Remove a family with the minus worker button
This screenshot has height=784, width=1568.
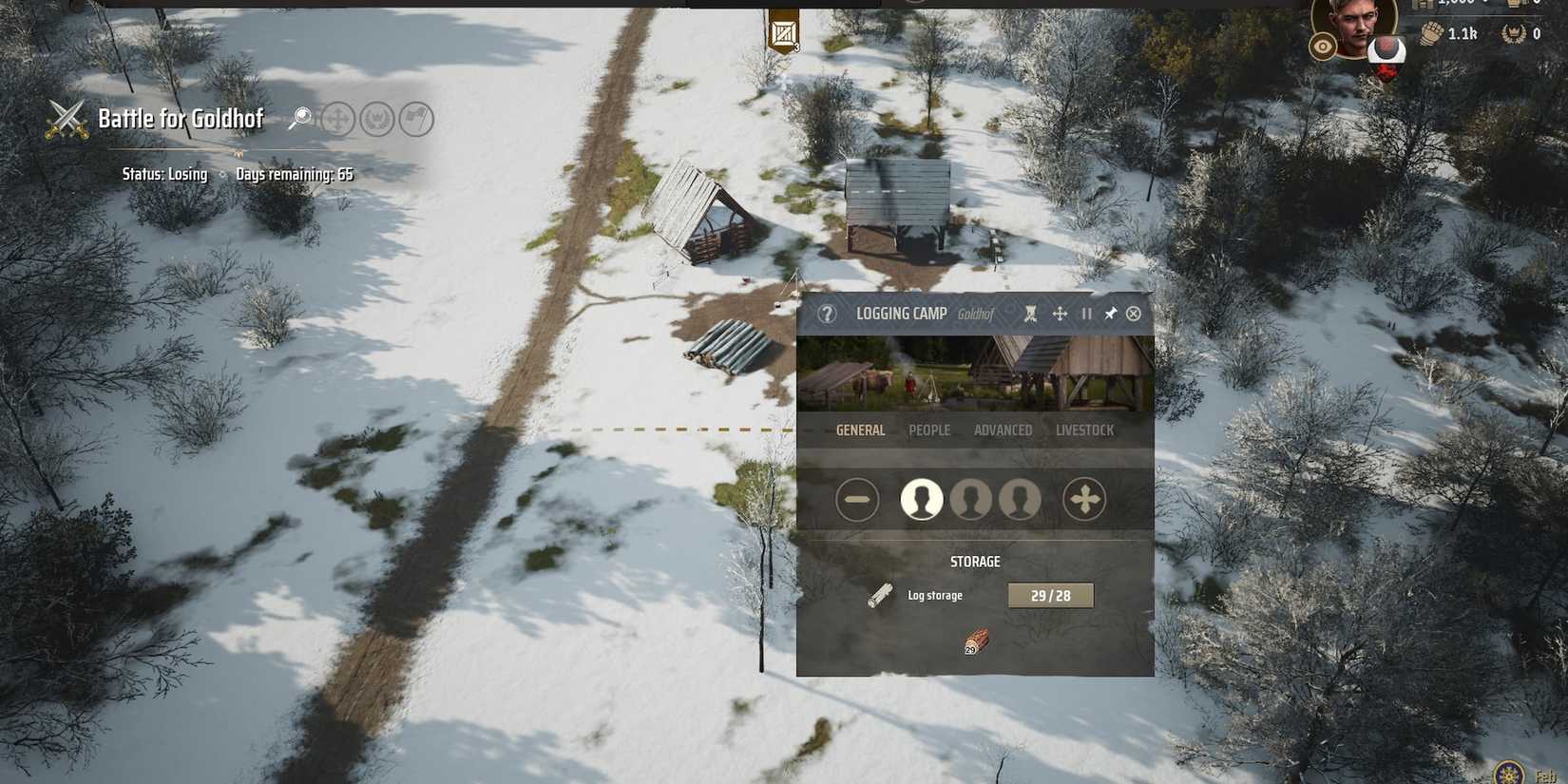pyautogui.click(x=856, y=499)
